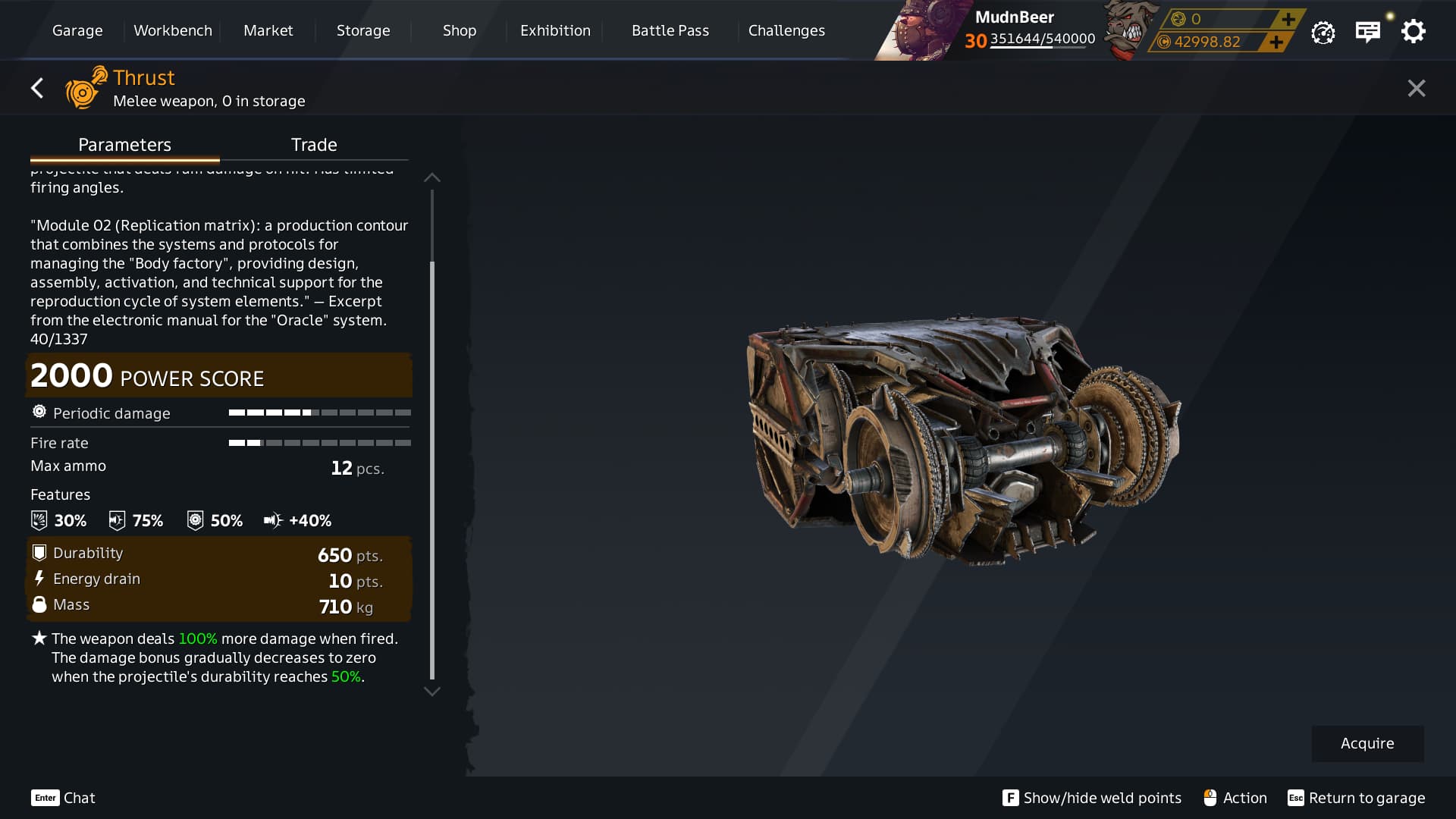Switch to the Trade tab
Viewport: 1456px width, 819px height.
[x=314, y=145]
